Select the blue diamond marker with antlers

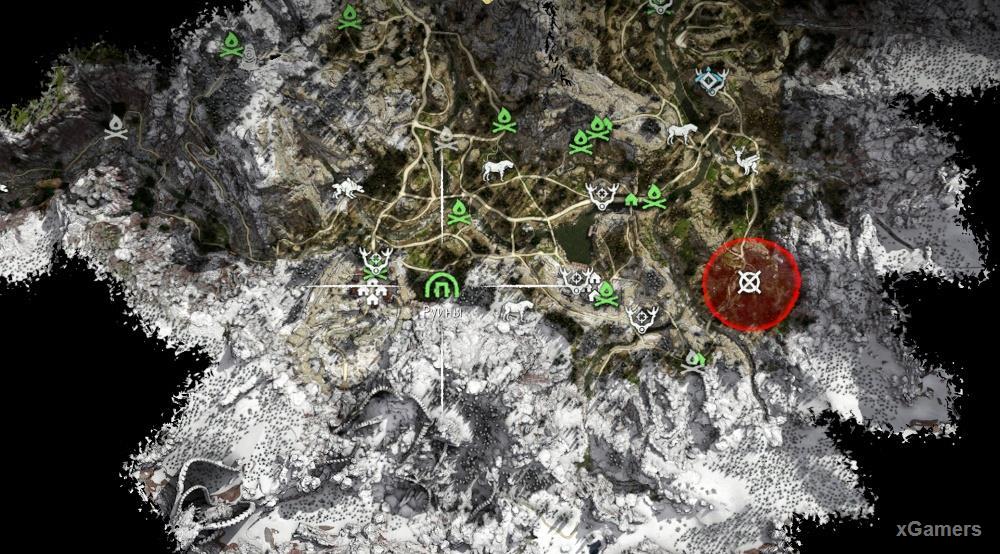tap(710, 81)
